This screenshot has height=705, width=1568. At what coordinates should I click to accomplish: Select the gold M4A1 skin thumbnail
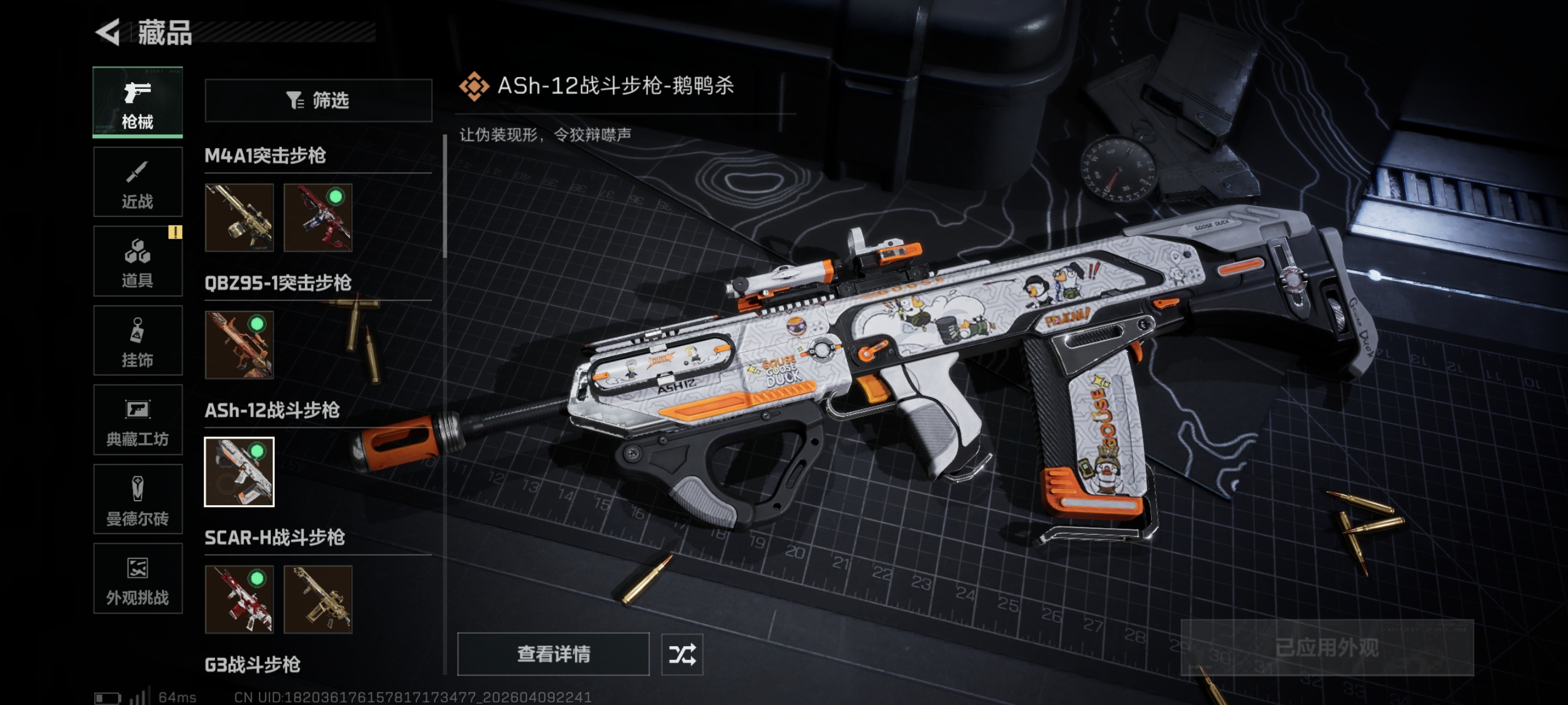239,217
